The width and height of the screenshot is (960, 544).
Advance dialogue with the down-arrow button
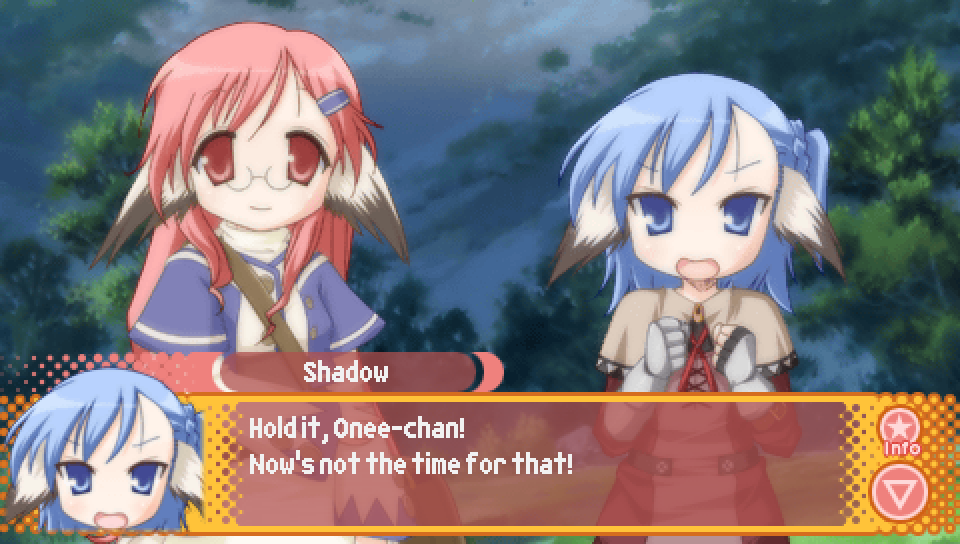click(899, 491)
